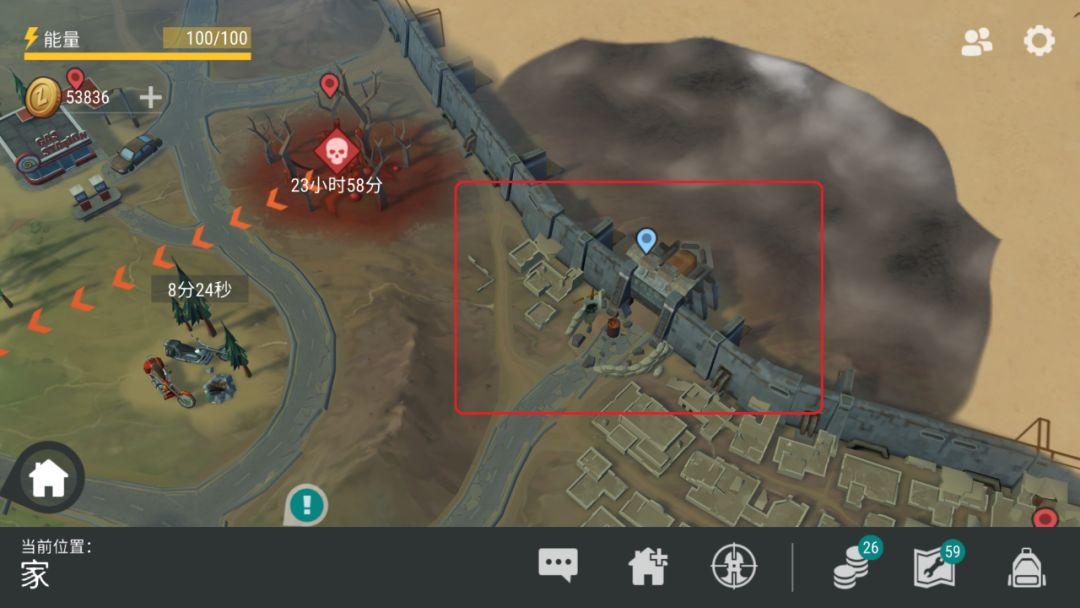Open the chat speech bubble
This screenshot has width=1080, height=608.
coord(557,566)
